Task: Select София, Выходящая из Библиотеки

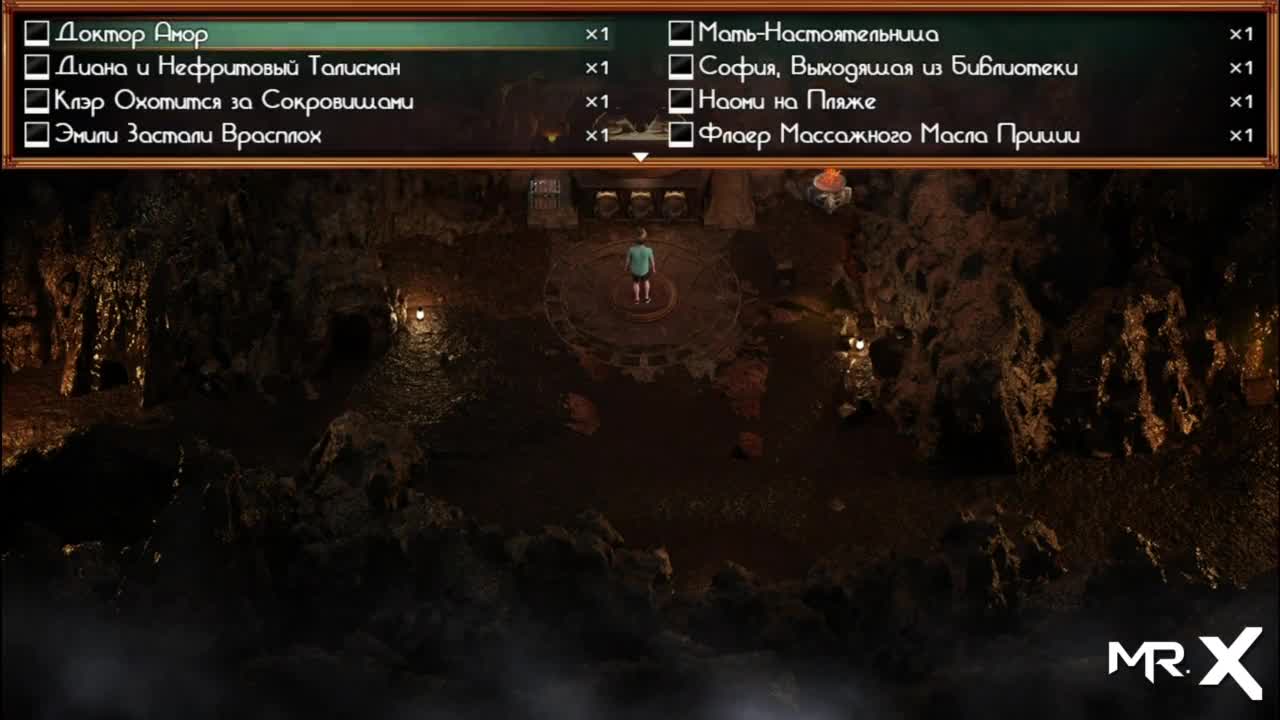Action: [887, 68]
